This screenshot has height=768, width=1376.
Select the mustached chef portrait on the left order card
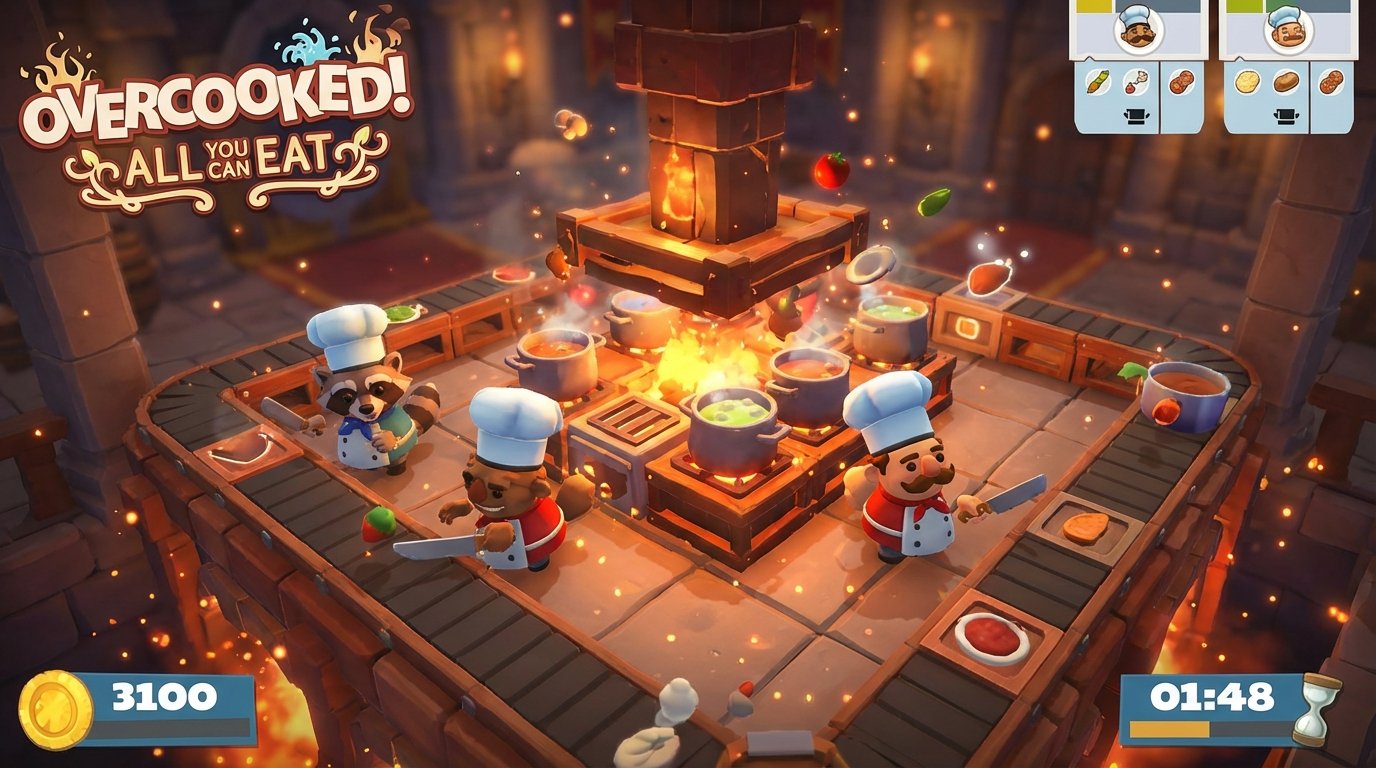(1137, 29)
